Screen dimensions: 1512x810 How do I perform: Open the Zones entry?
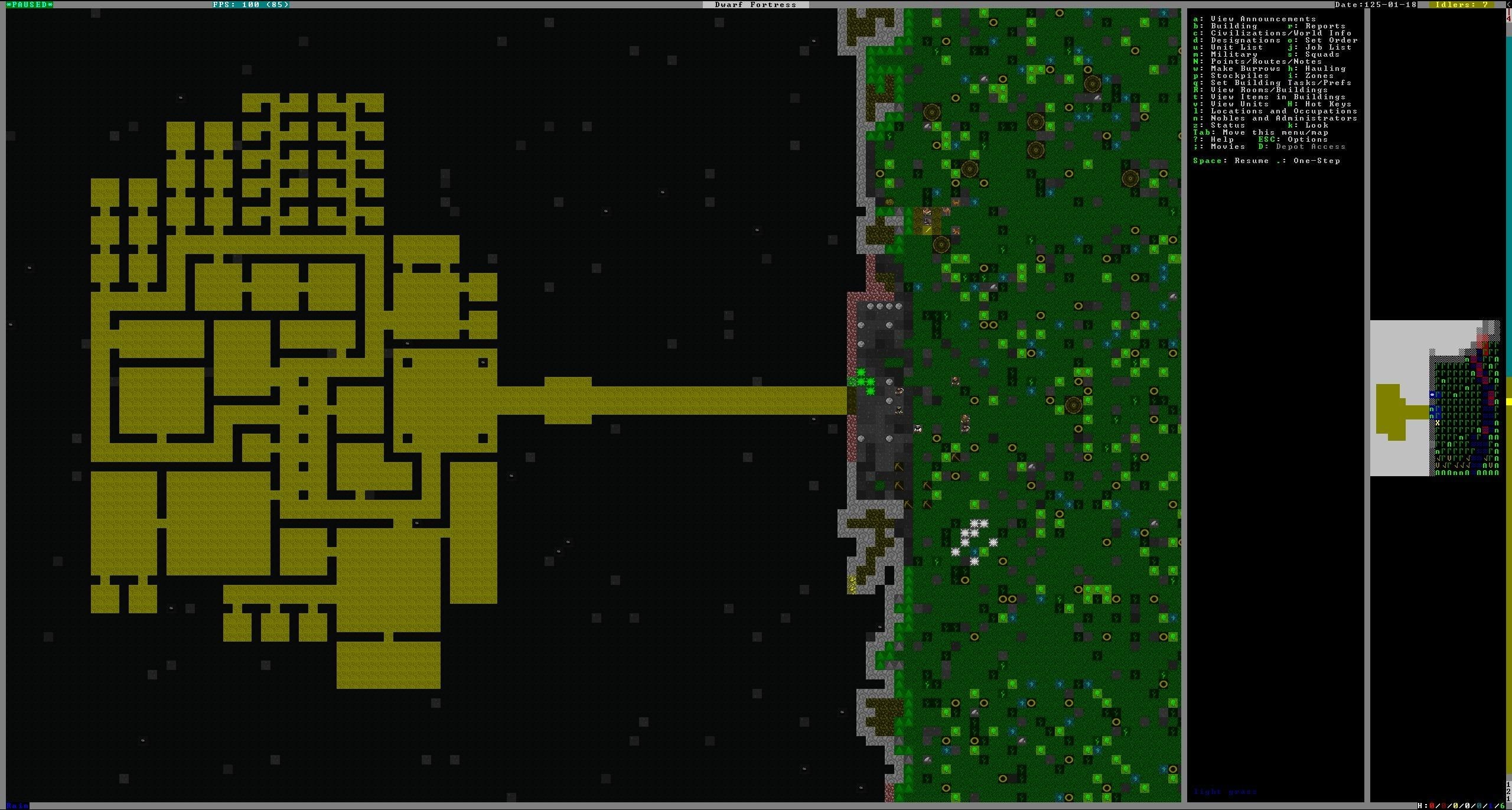click(x=1319, y=76)
